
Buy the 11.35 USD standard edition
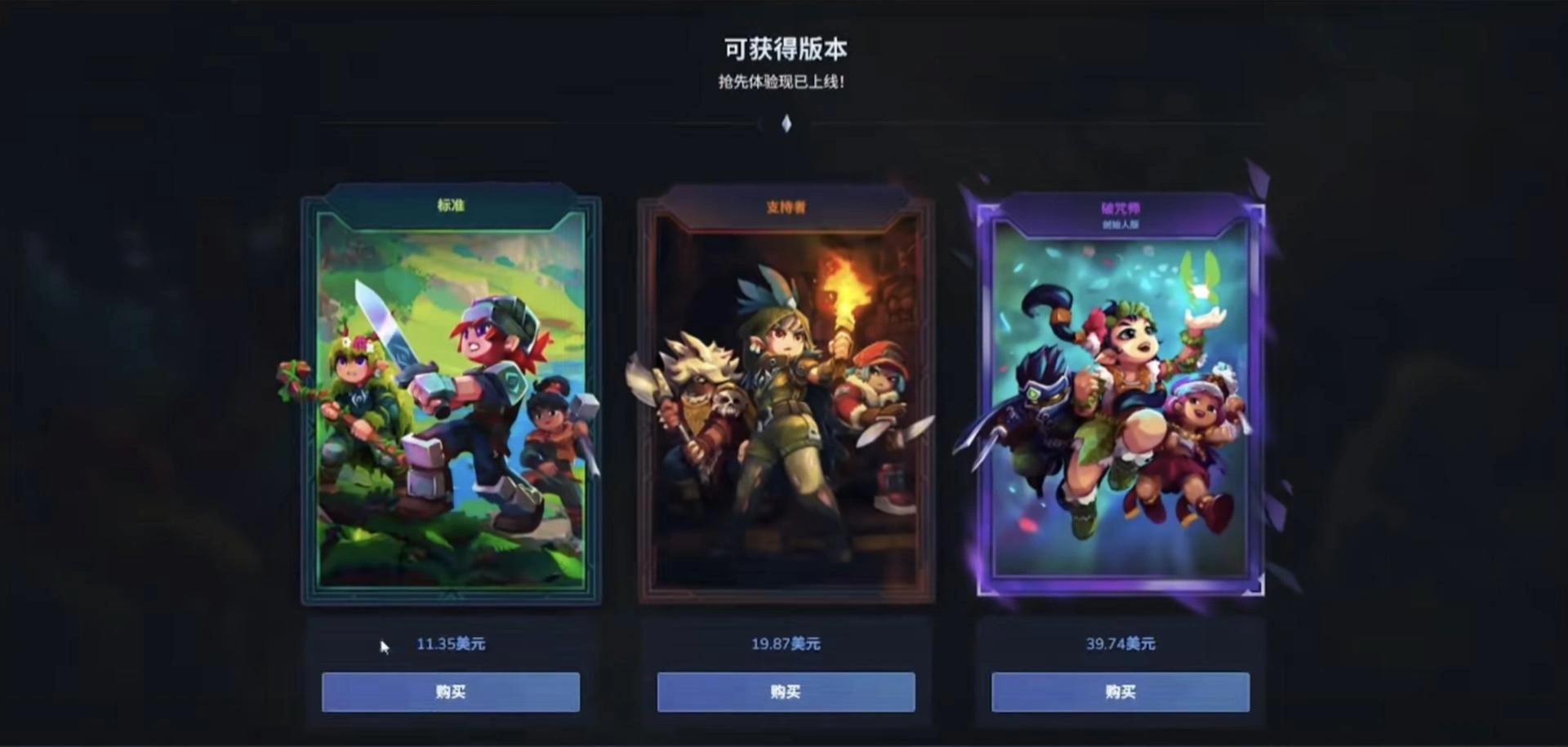pos(451,692)
